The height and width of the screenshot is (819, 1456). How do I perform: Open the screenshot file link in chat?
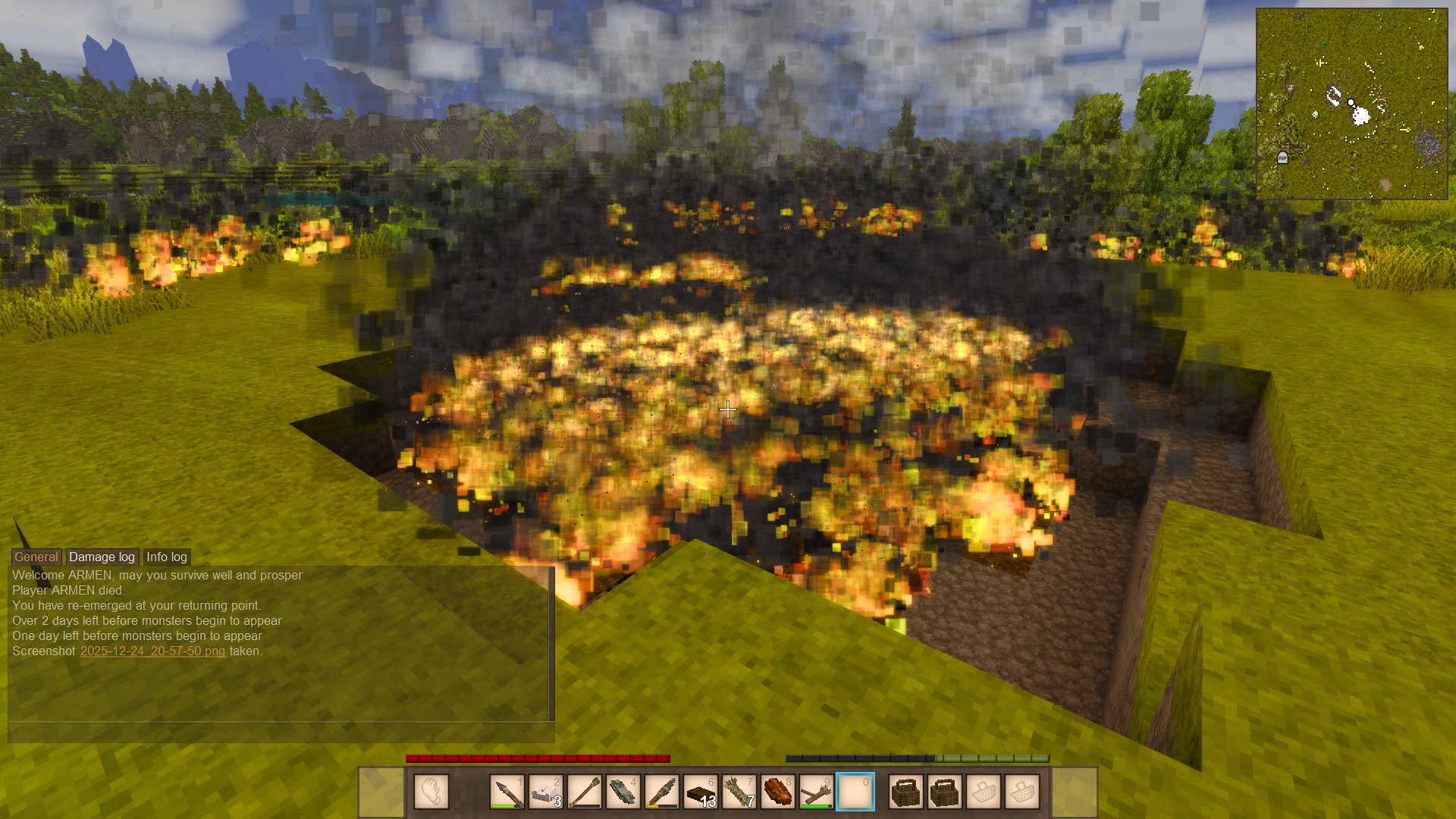pyautogui.click(x=152, y=651)
